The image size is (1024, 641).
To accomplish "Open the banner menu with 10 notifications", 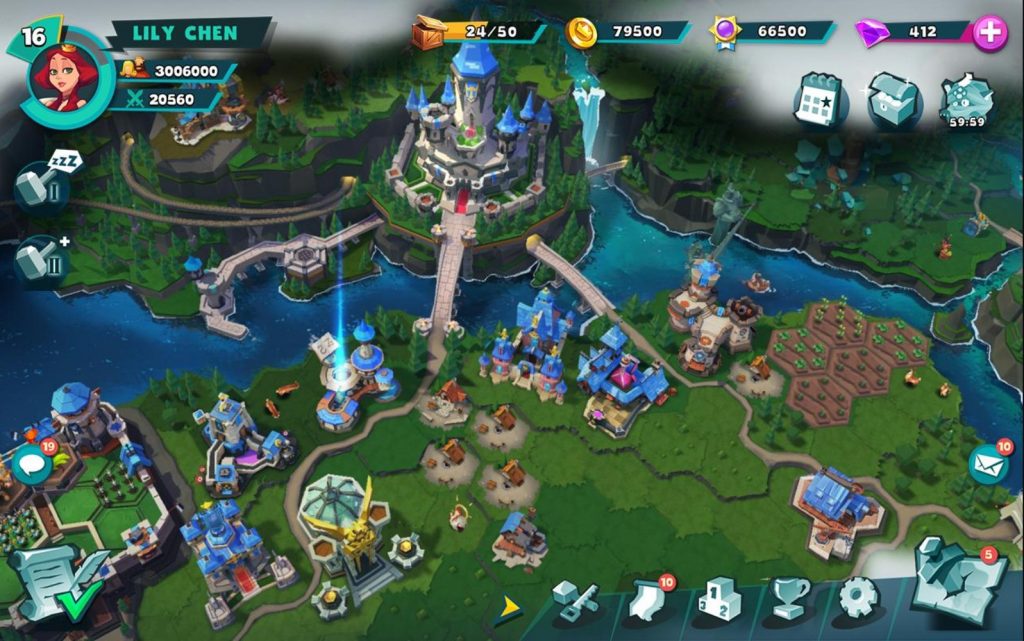I will click(647, 600).
